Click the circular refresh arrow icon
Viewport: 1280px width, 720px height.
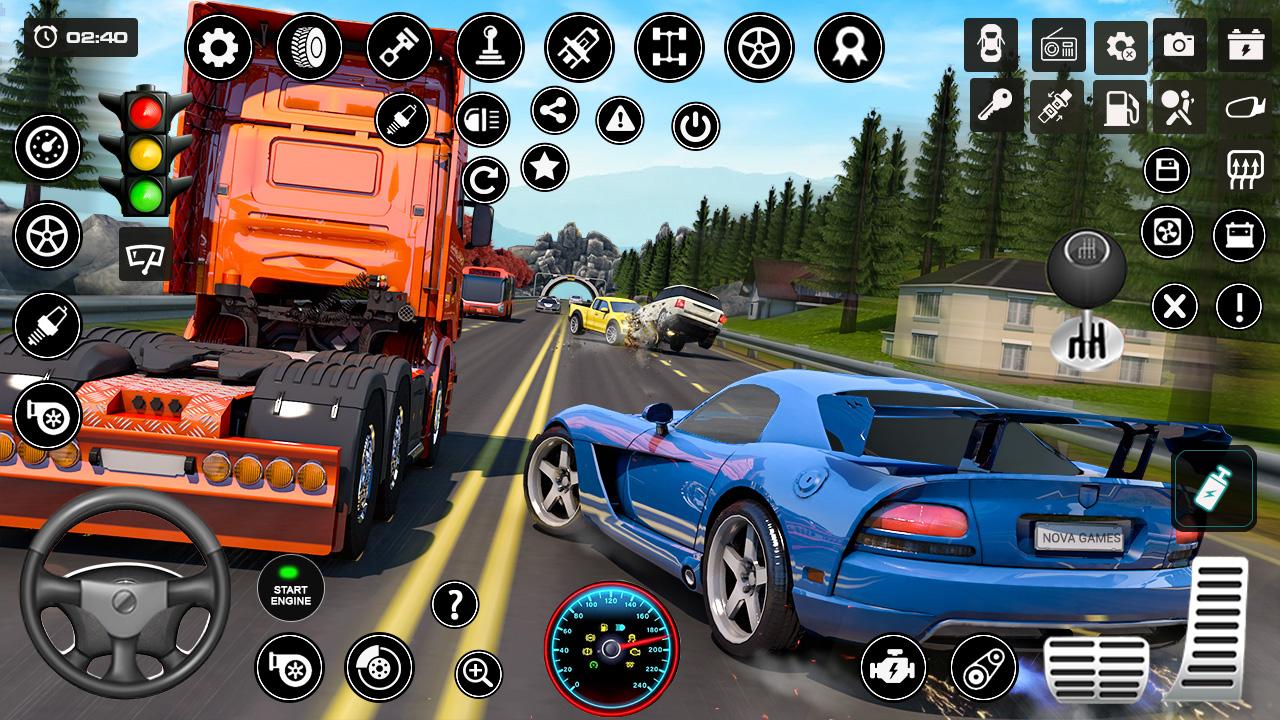pyautogui.click(x=485, y=181)
